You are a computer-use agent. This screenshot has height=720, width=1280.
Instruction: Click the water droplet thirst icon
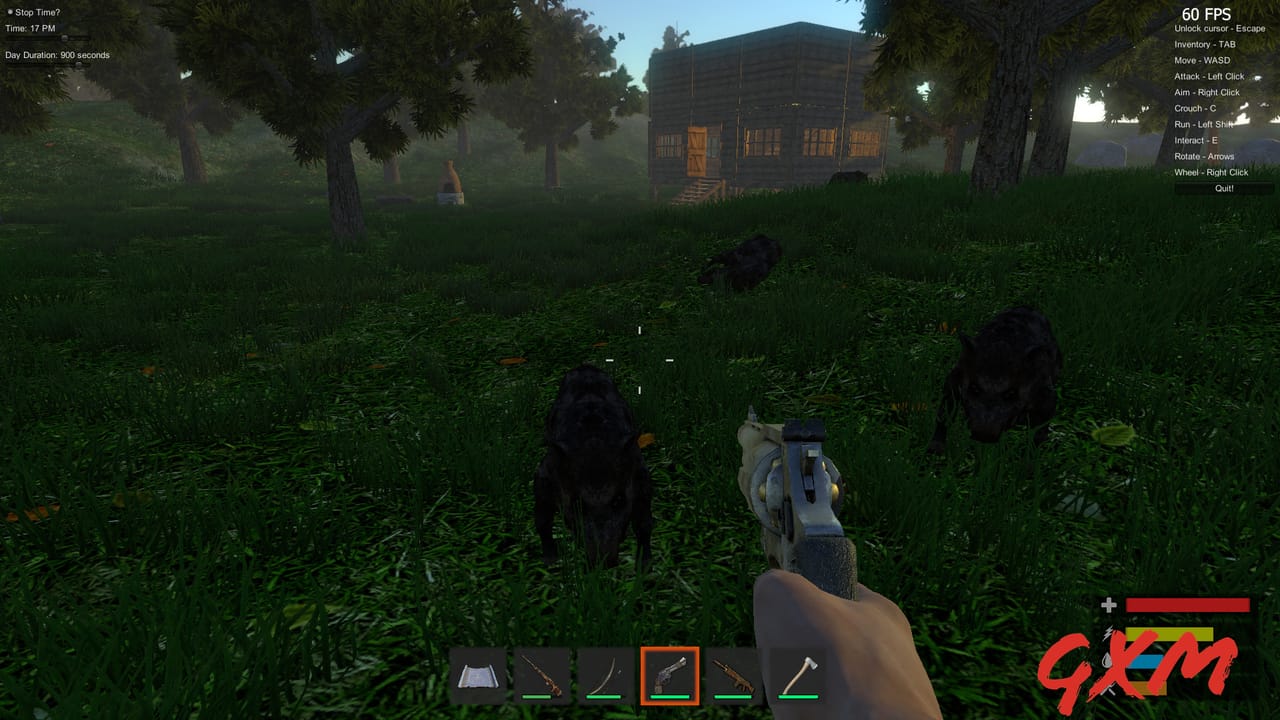point(1107,661)
